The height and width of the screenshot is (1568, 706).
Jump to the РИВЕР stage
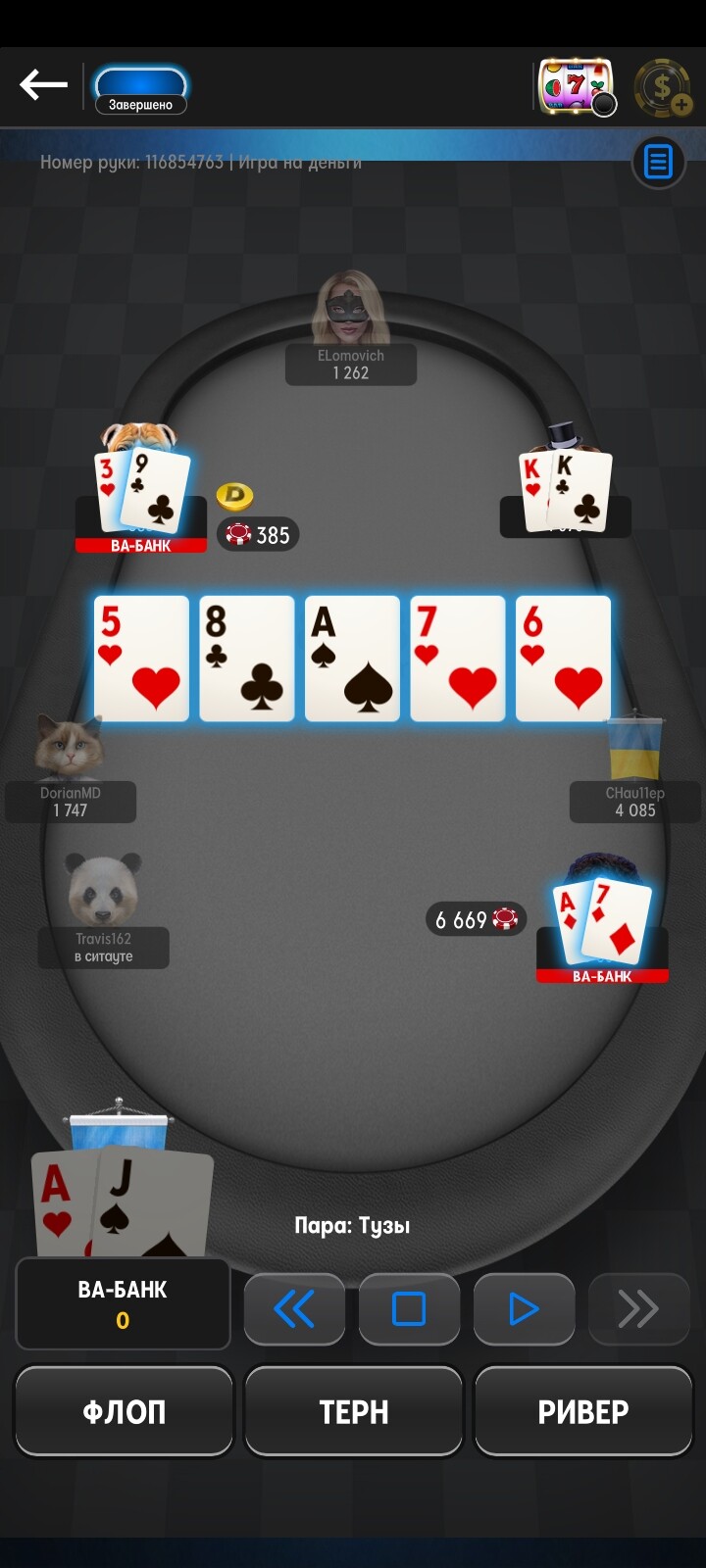[x=582, y=1411]
